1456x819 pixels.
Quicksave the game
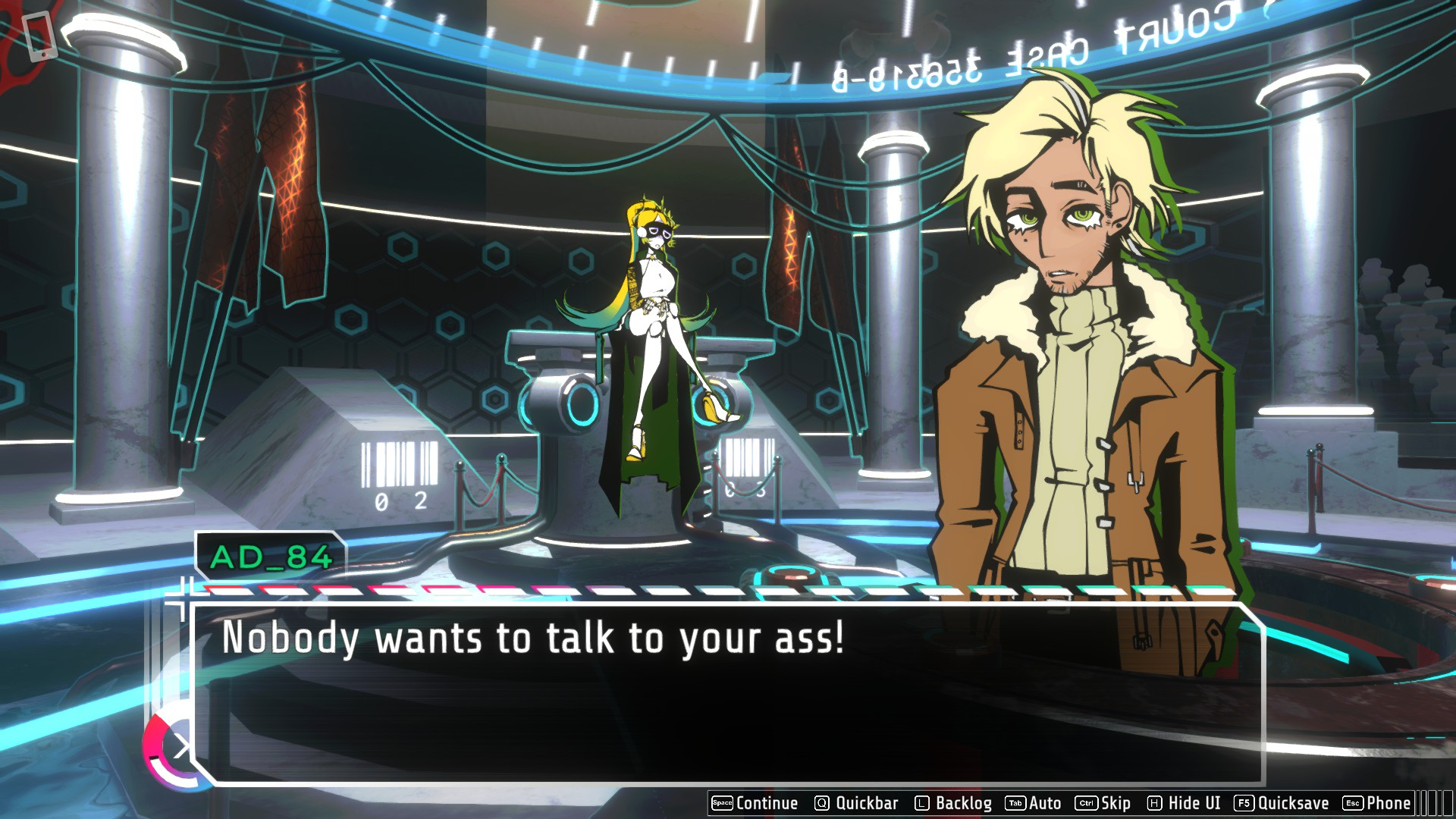pyautogui.click(x=1282, y=803)
